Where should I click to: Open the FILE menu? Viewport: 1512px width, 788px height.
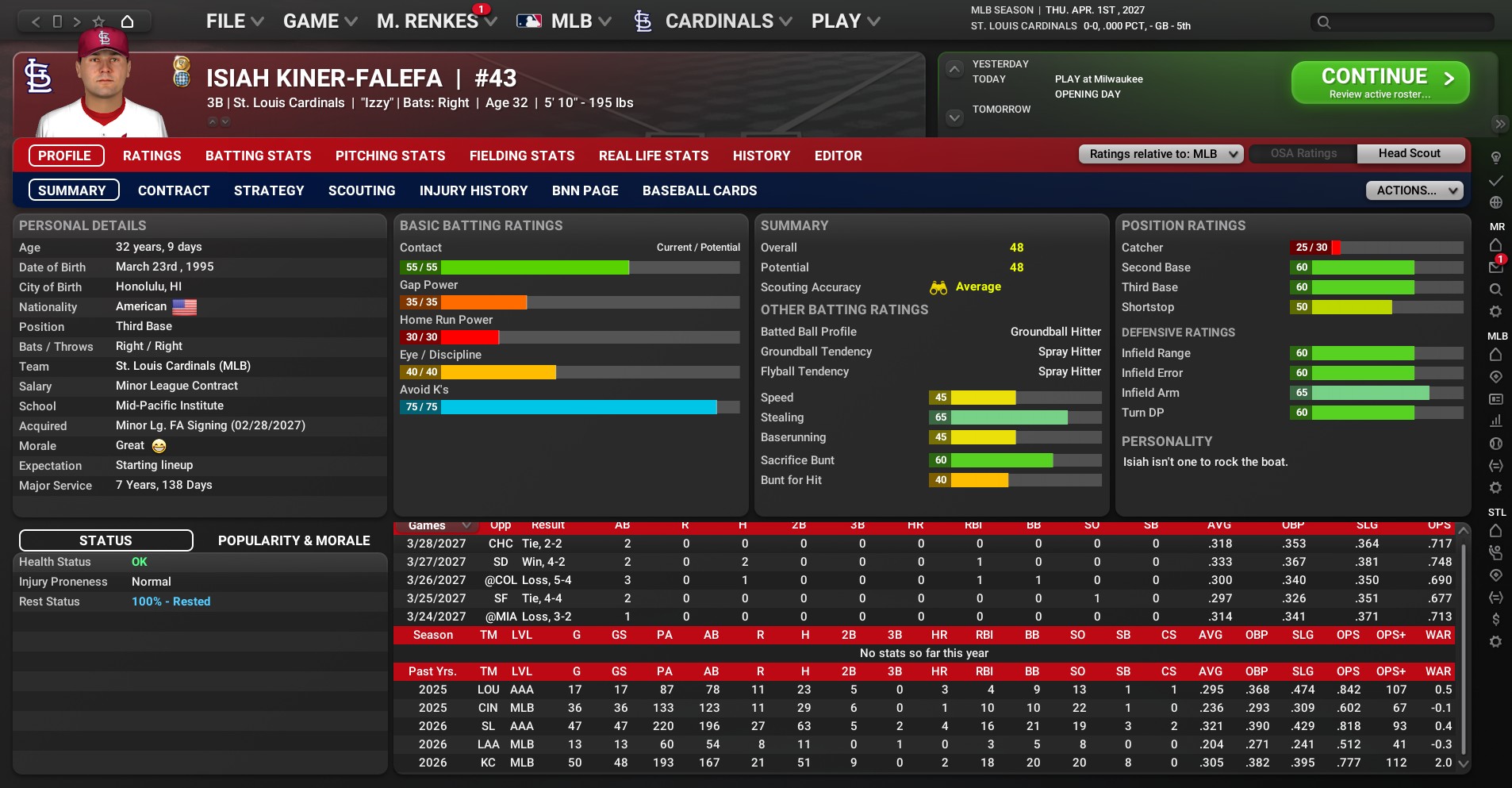tap(234, 21)
